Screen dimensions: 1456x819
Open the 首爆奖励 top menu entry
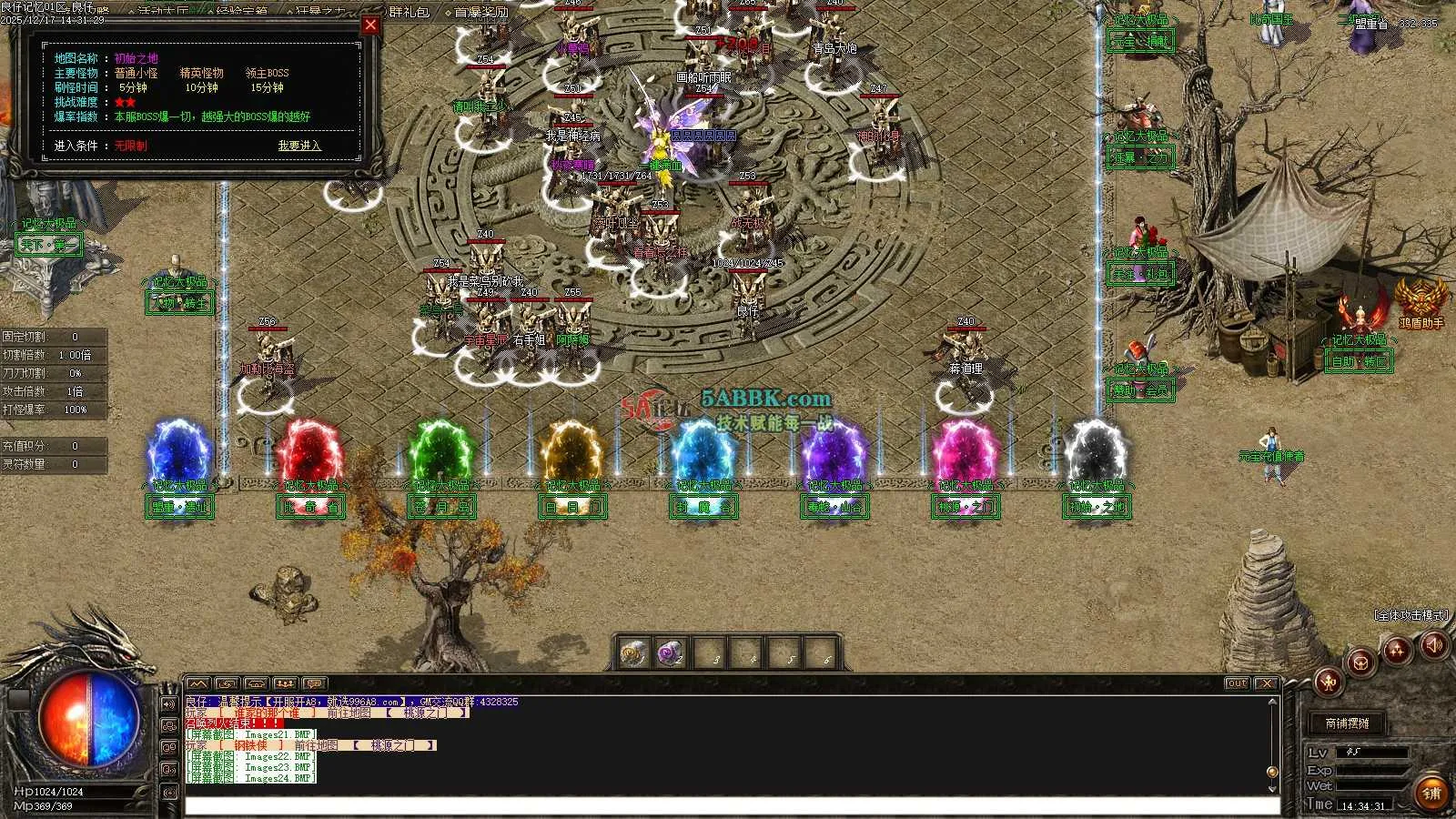tap(481, 12)
